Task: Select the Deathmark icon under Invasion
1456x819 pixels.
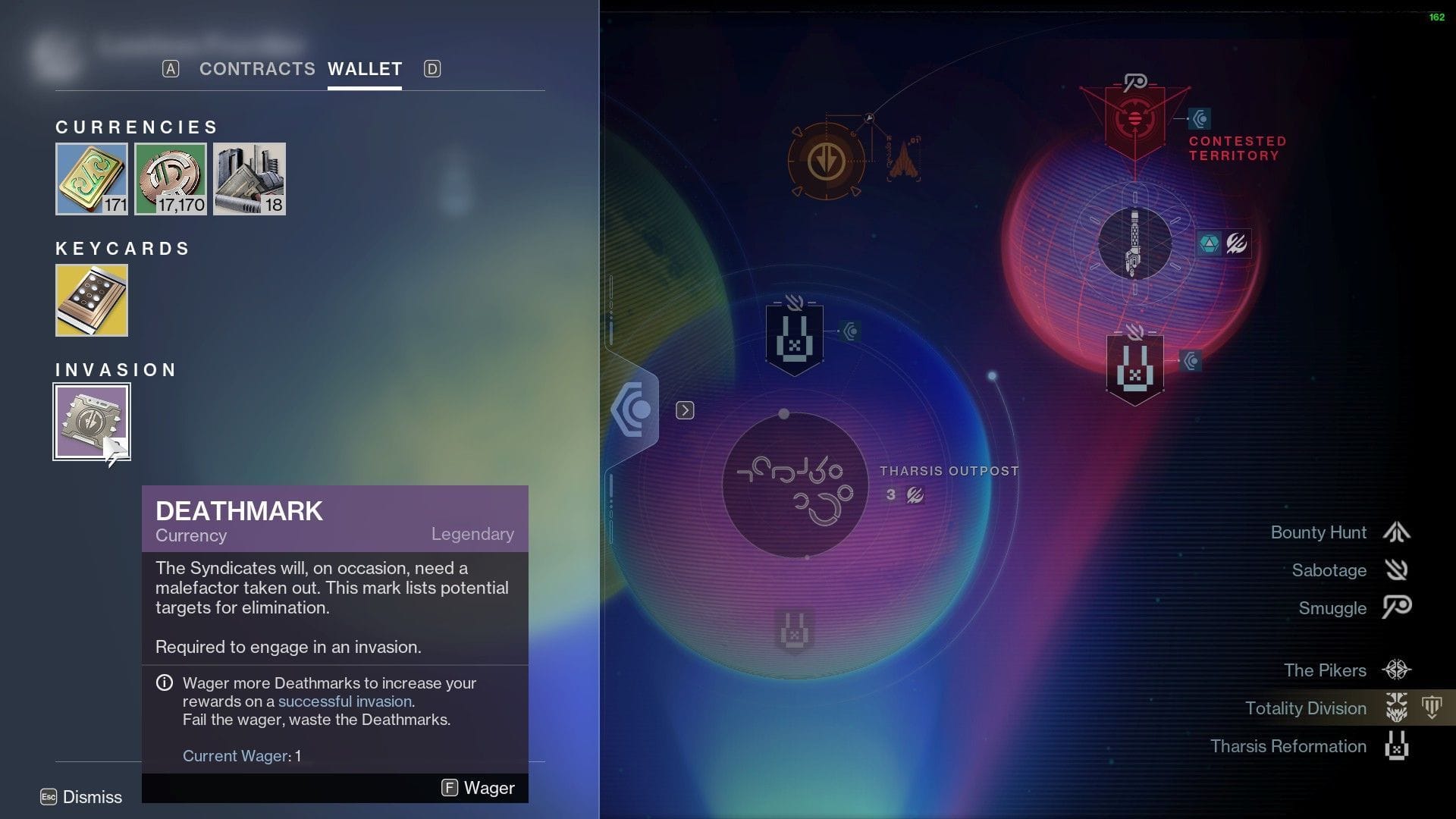Action: coord(91,422)
